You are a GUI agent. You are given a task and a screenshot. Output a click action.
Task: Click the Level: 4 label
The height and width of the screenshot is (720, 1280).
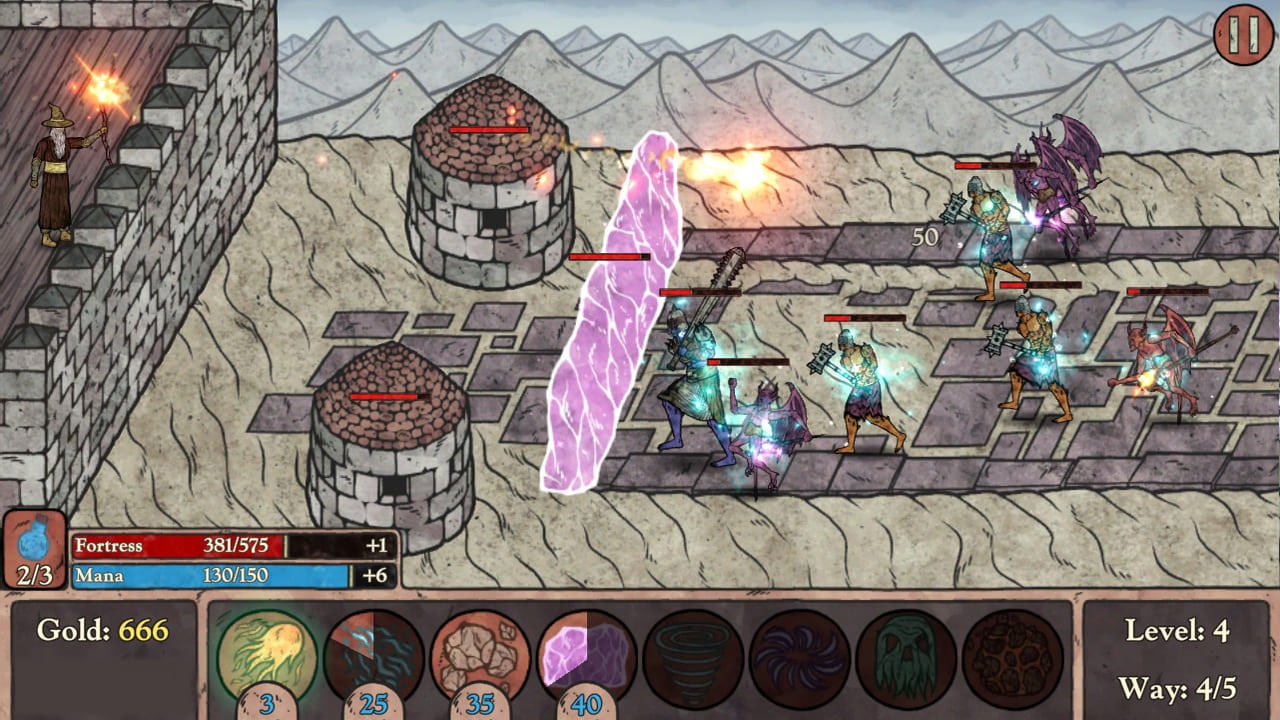1180,632
